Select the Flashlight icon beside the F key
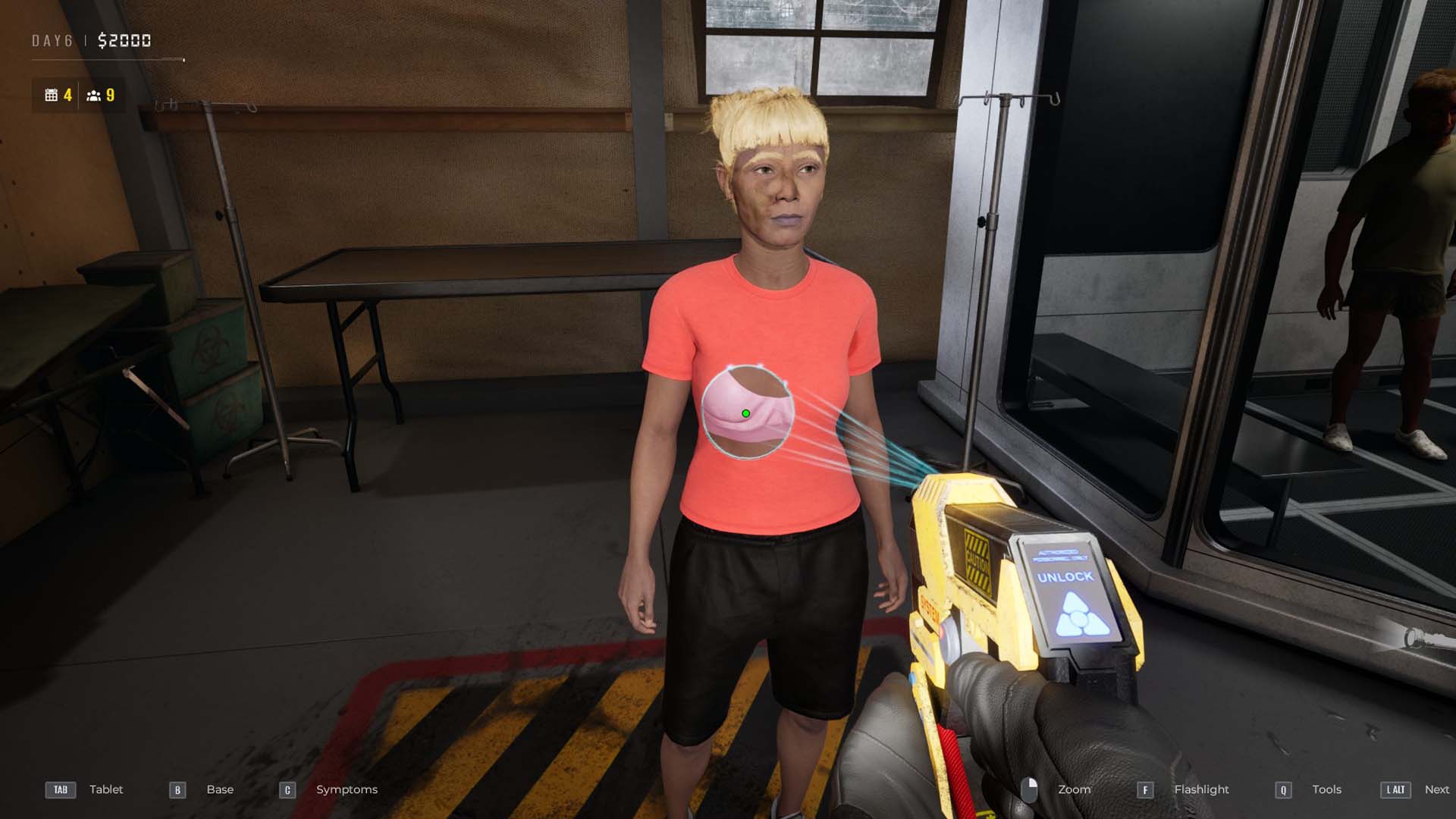Image resolution: width=1456 pixels, height=819 pixels. (x=1147, y=789)
